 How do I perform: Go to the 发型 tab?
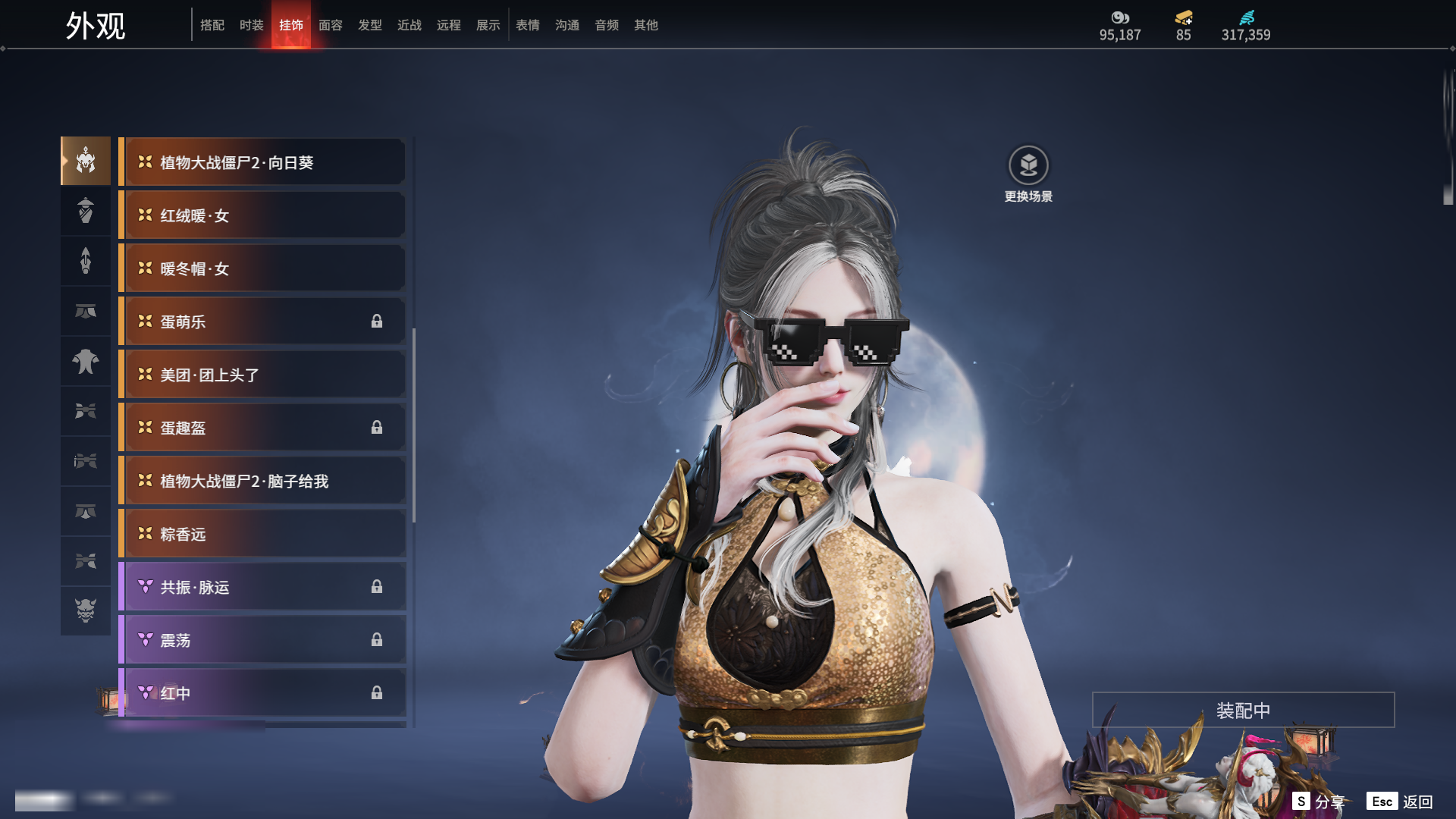pos(370,25)
